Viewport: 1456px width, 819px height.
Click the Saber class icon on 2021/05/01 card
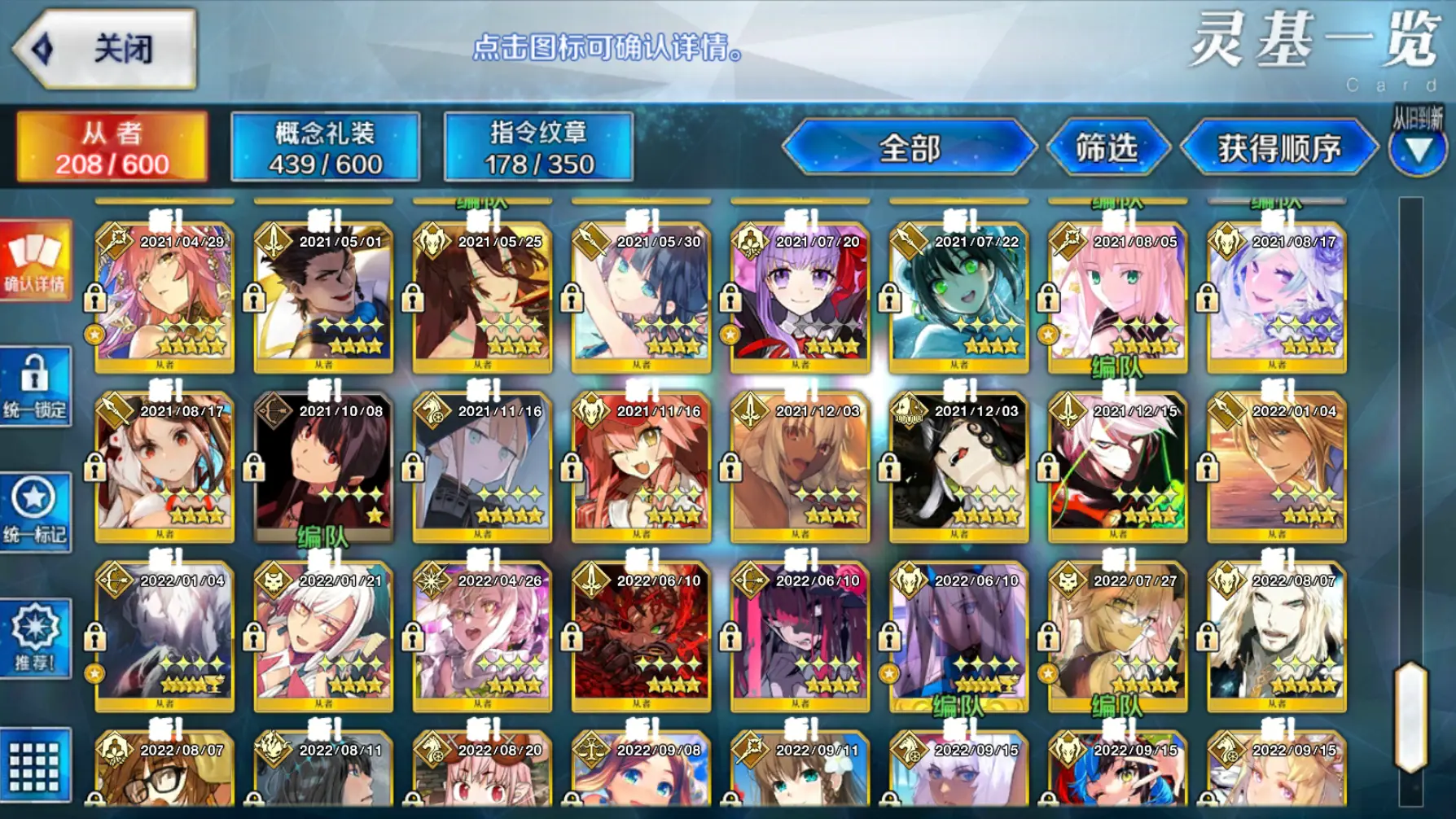pyautogui.click(x=274, y=240)
